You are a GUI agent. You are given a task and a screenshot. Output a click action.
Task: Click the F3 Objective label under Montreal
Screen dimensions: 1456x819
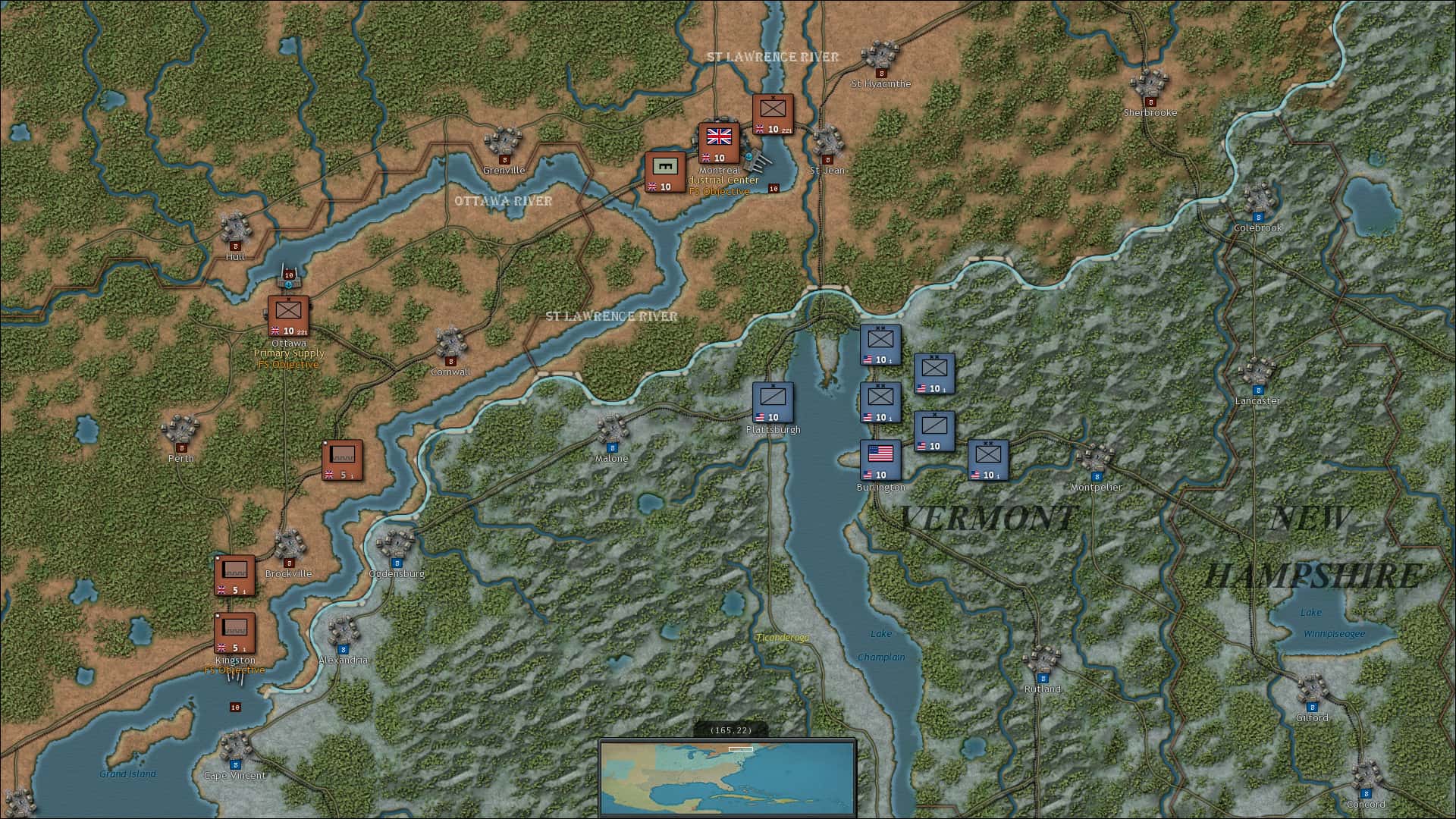tap(718, 192)
